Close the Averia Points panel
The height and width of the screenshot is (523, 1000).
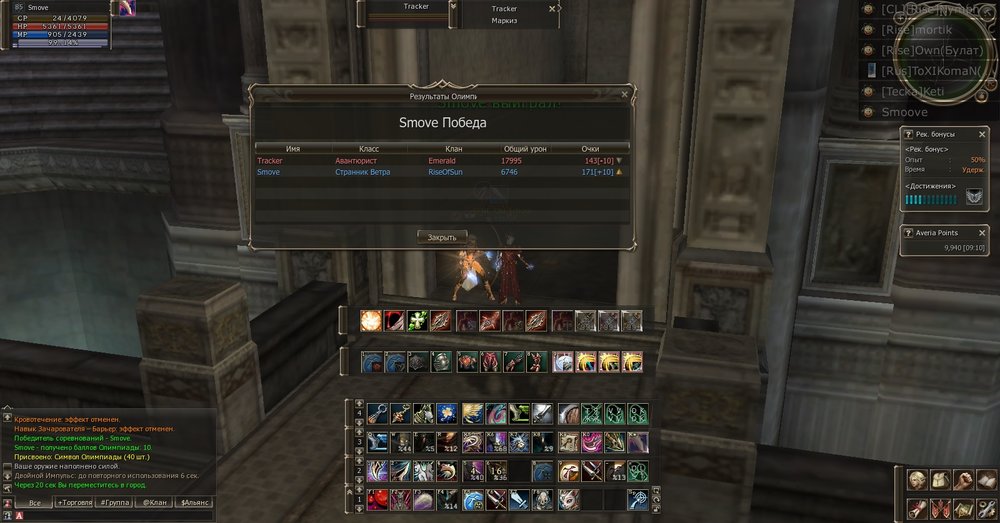(x=984, y=232)
